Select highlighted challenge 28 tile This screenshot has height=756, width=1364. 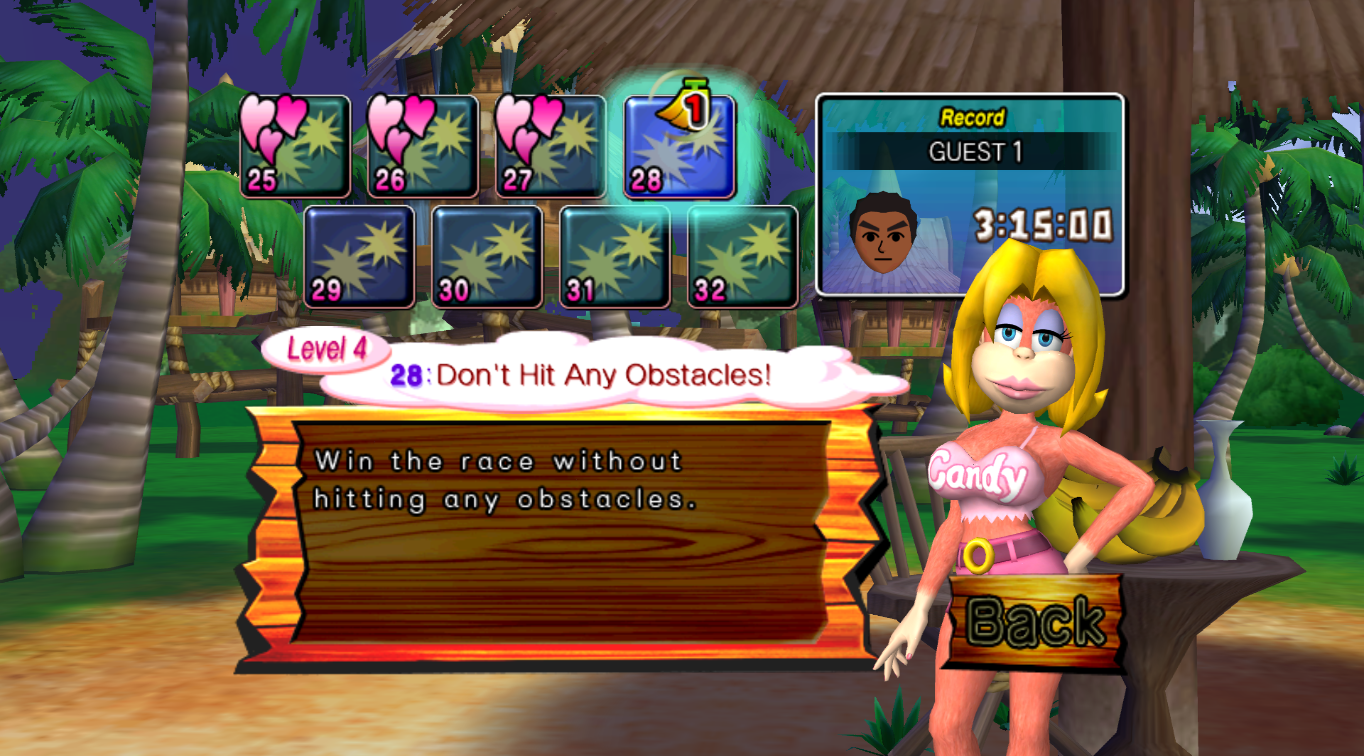pyautogui.click(x=679, y=147)
